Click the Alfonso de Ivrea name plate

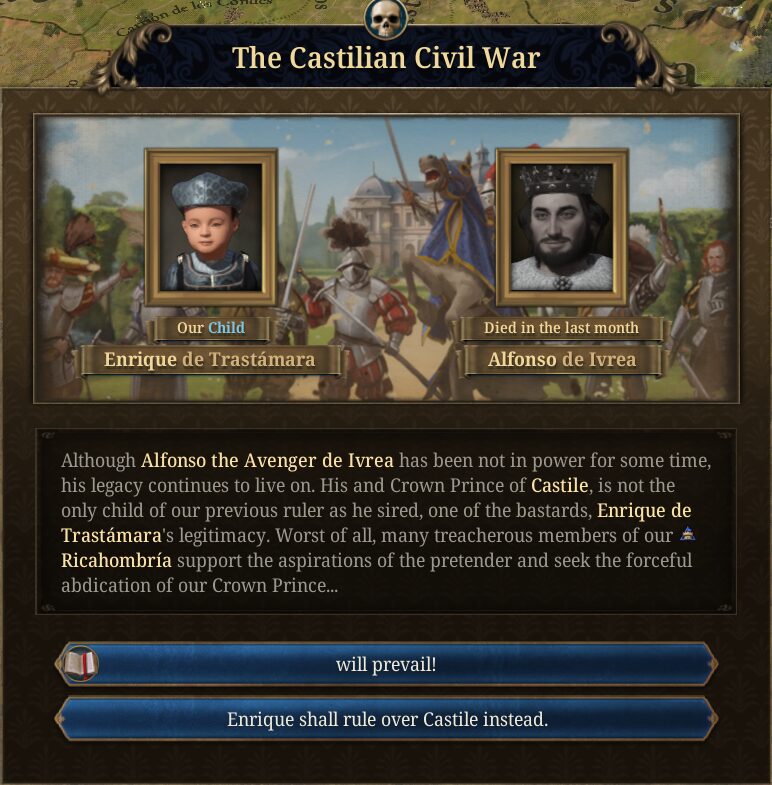pyautogui.click(x=561, y=360)
